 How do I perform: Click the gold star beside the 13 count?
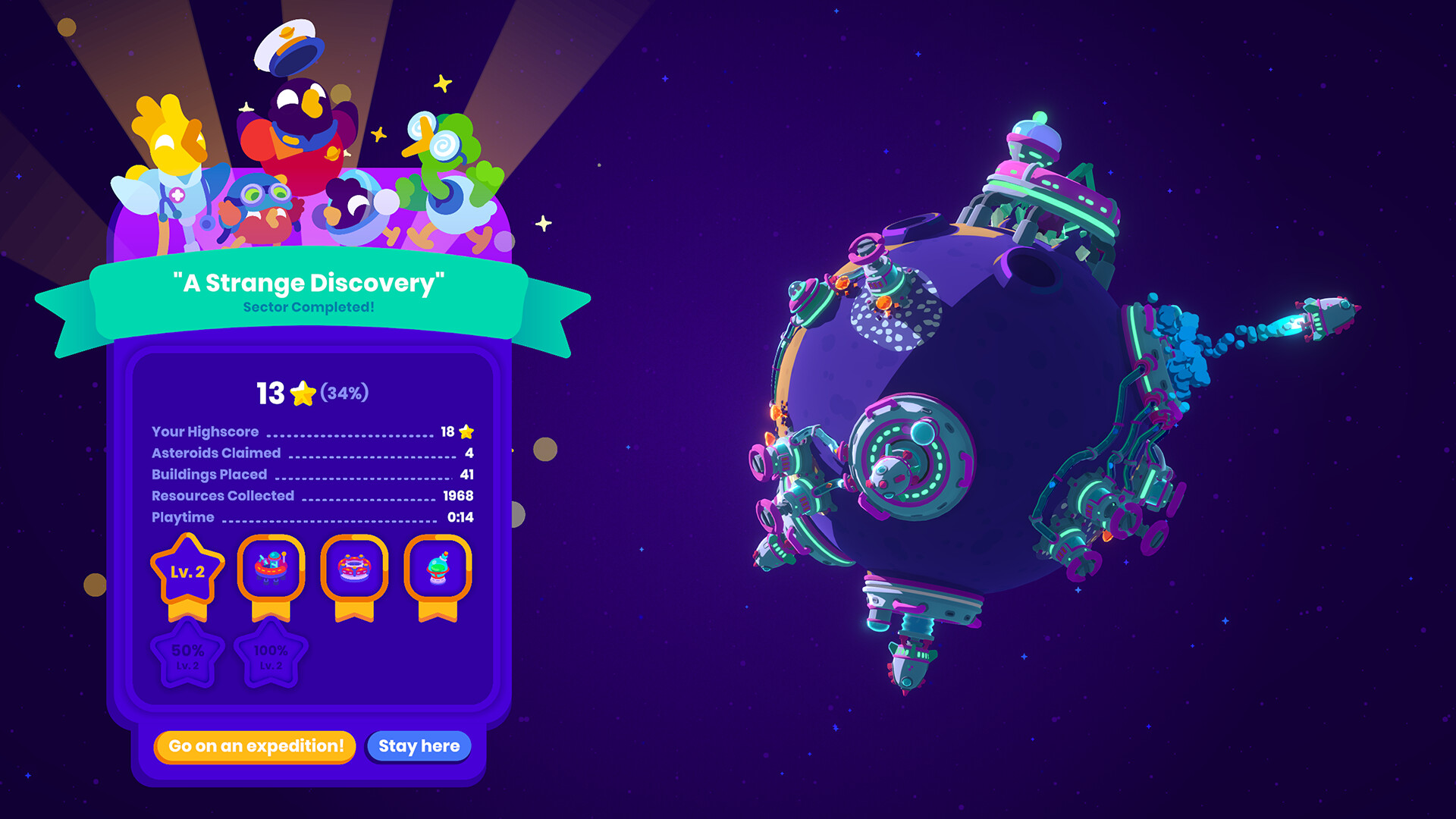pyautogui.click(x=303, y=393)
